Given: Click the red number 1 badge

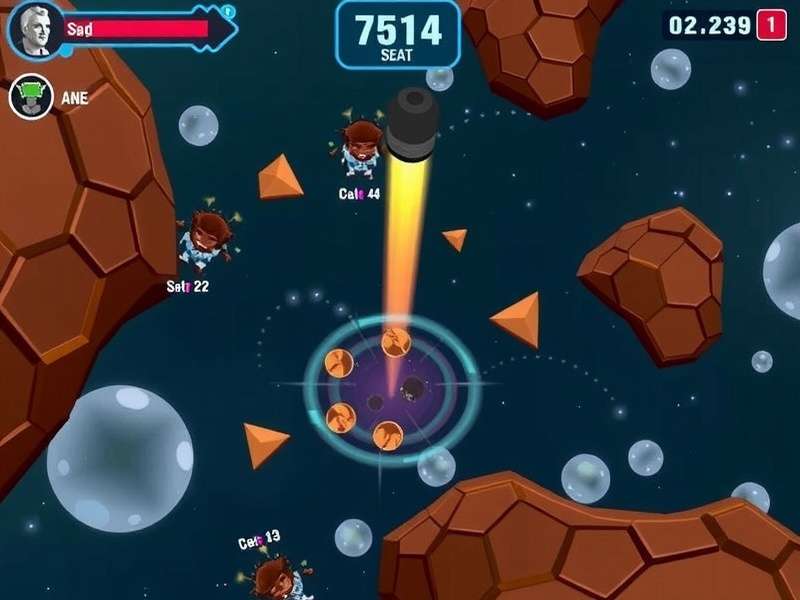Looking at the screenshot, I should (x=770, y=25).
